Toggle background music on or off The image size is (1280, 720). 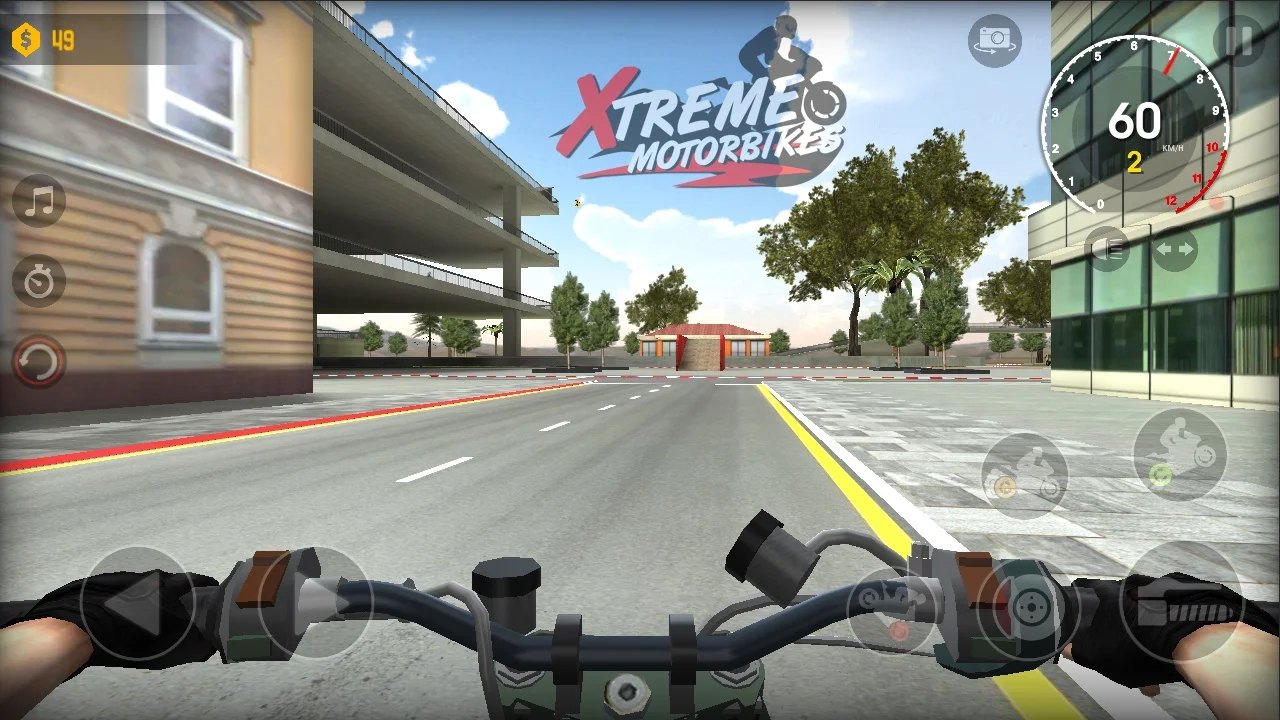pyautogui.click(x=38, y=201)
